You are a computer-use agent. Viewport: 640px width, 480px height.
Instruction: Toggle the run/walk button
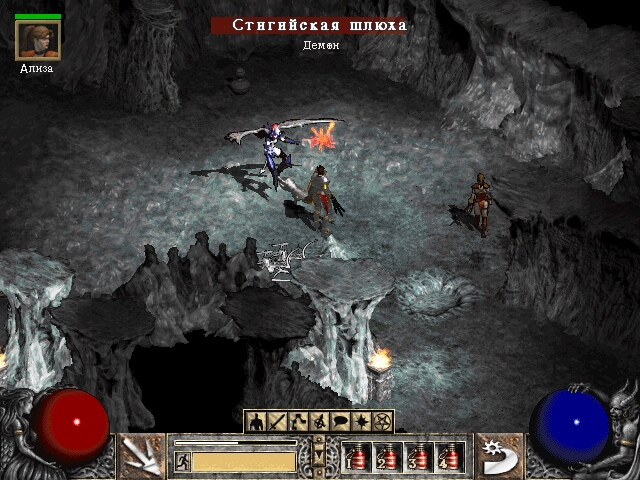(x=183, y=461)
